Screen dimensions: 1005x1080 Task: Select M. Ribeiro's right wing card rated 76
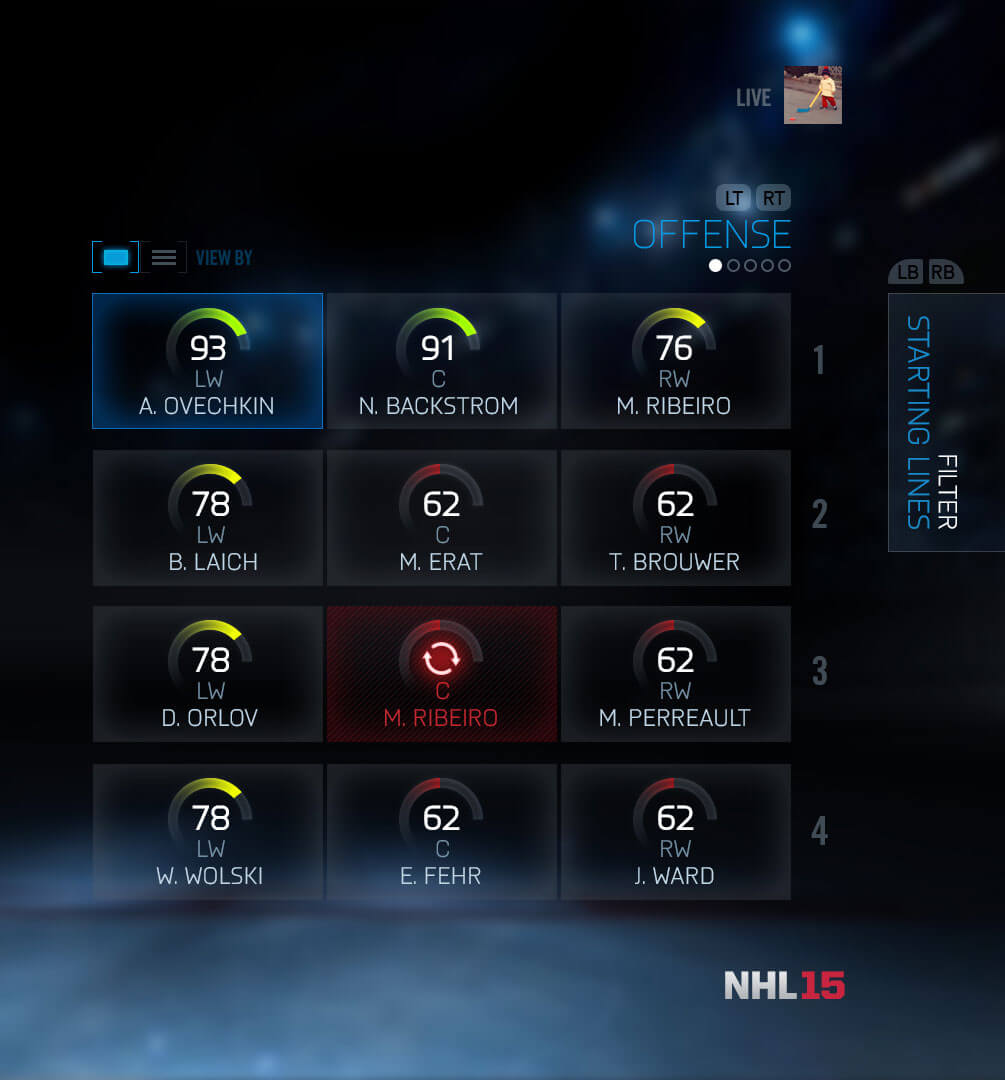675,361
